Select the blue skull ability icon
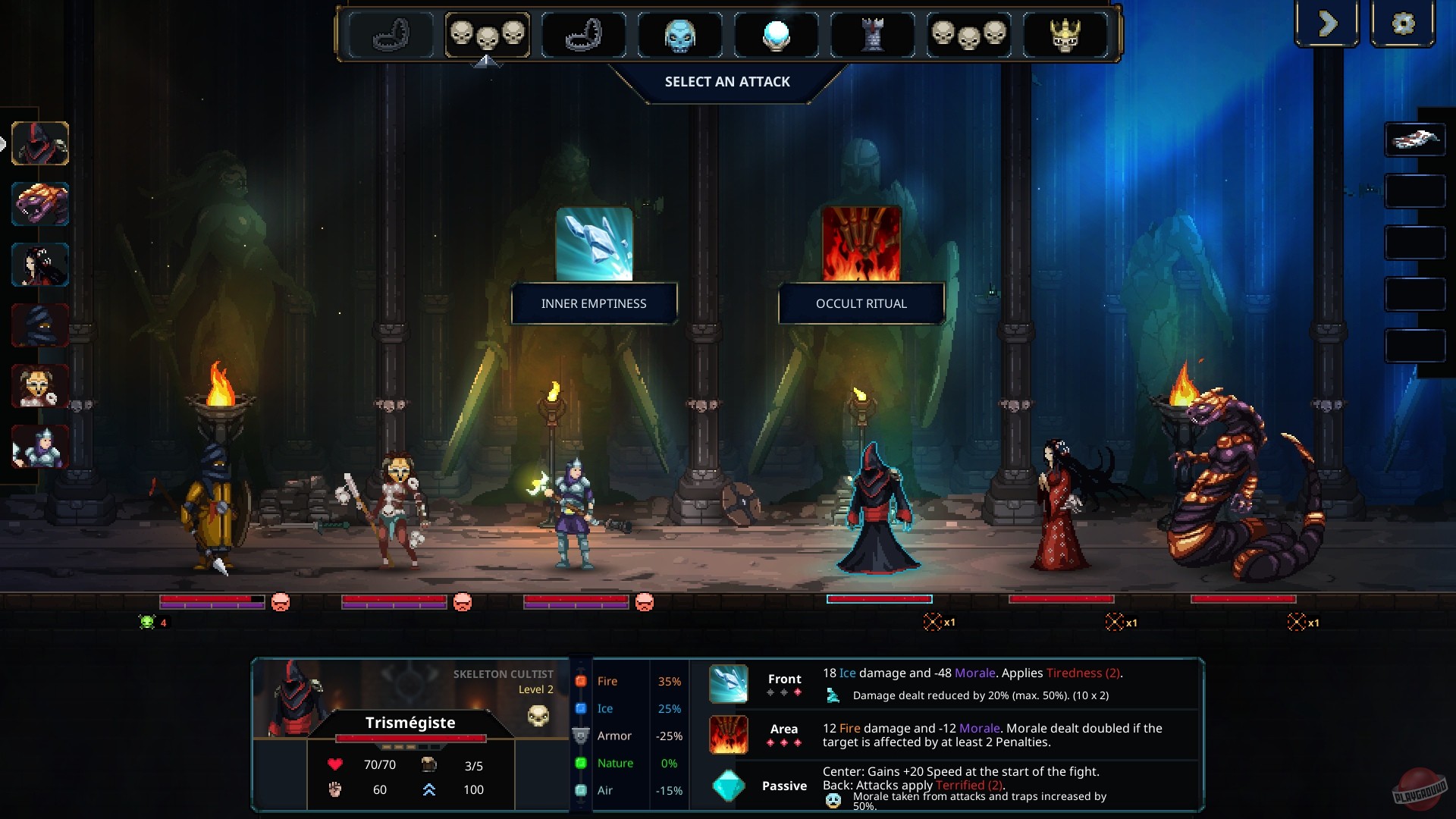Screen dimensions: 1456x819 click(679, 34)
